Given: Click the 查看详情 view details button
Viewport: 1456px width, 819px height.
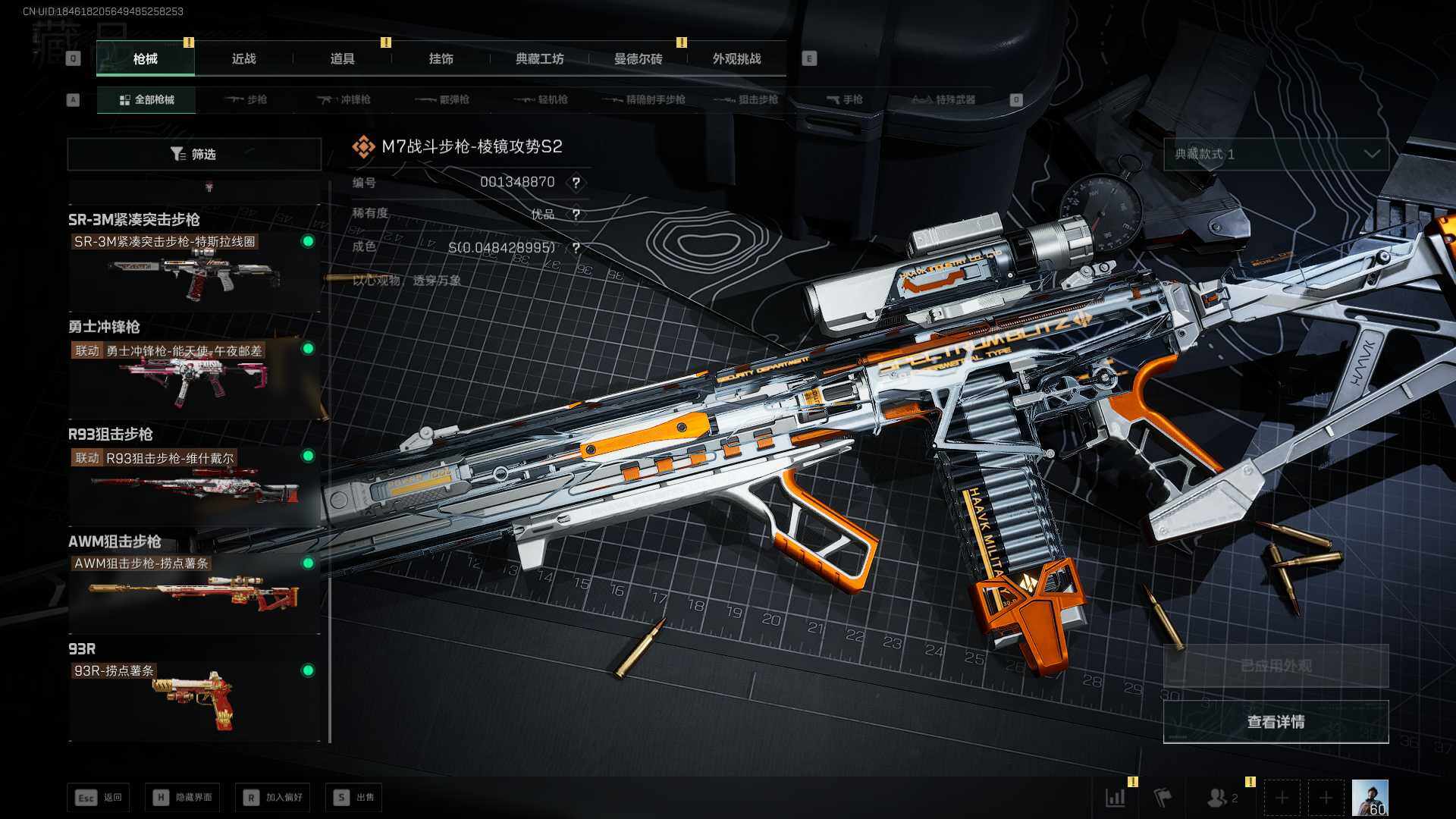Looking at the screenshot, I should [x=1276, y=721].
